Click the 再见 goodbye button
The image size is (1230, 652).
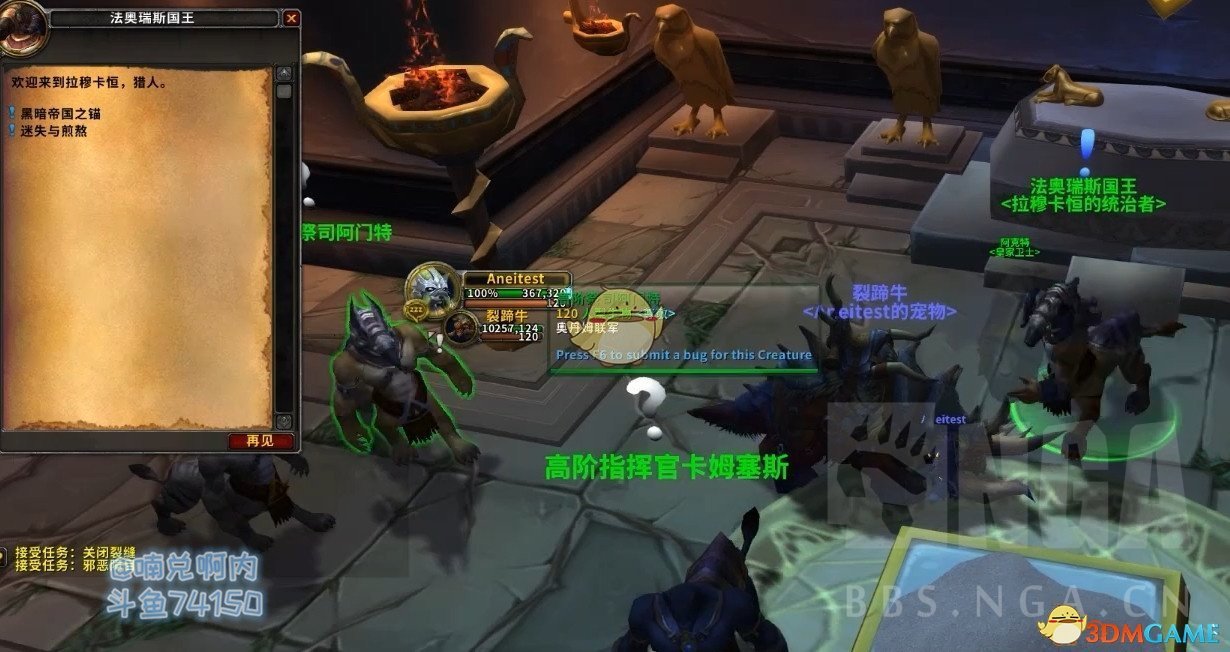262,441
